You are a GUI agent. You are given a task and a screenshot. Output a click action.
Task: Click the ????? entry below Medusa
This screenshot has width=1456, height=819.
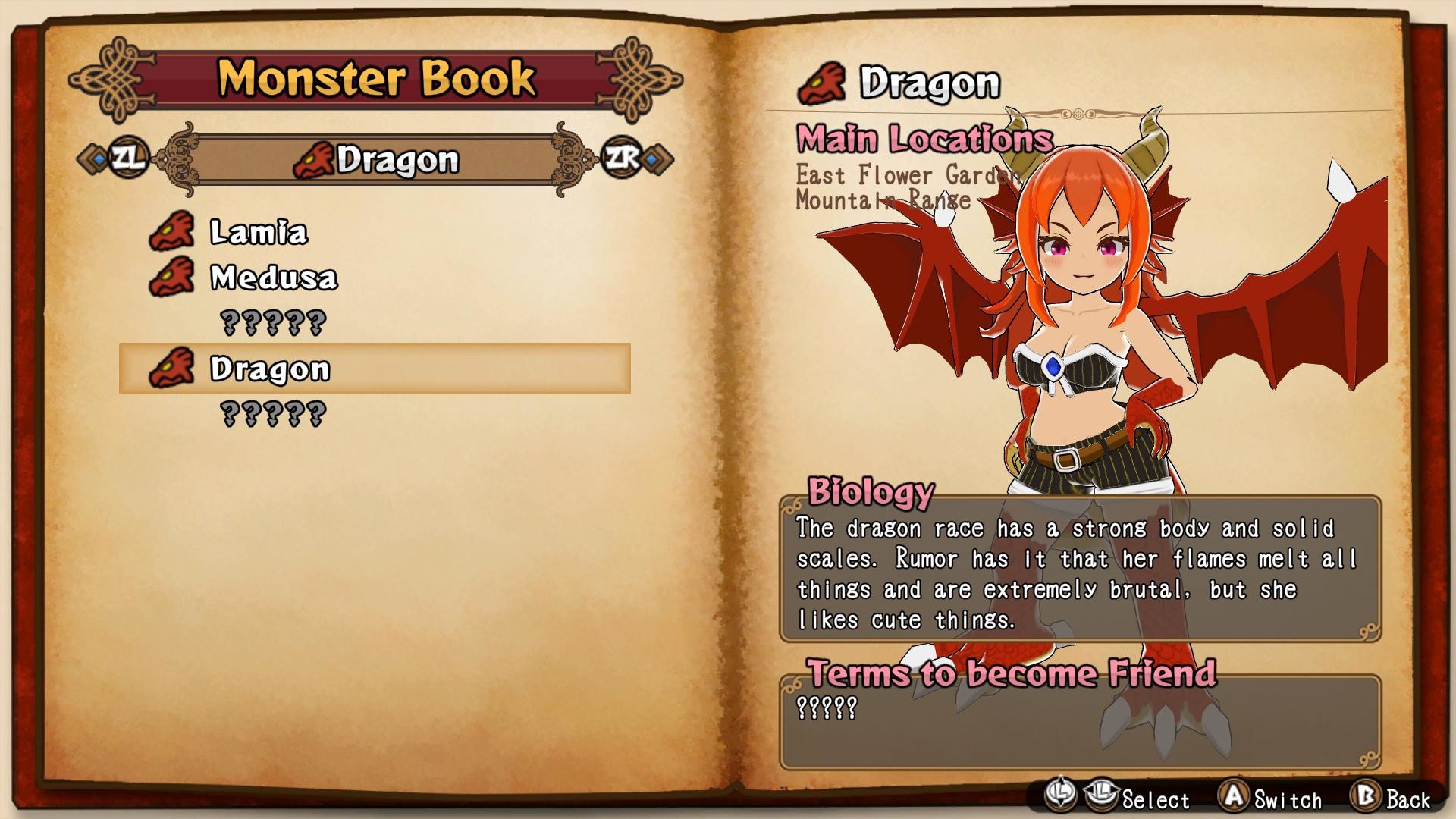coord(273,322)
